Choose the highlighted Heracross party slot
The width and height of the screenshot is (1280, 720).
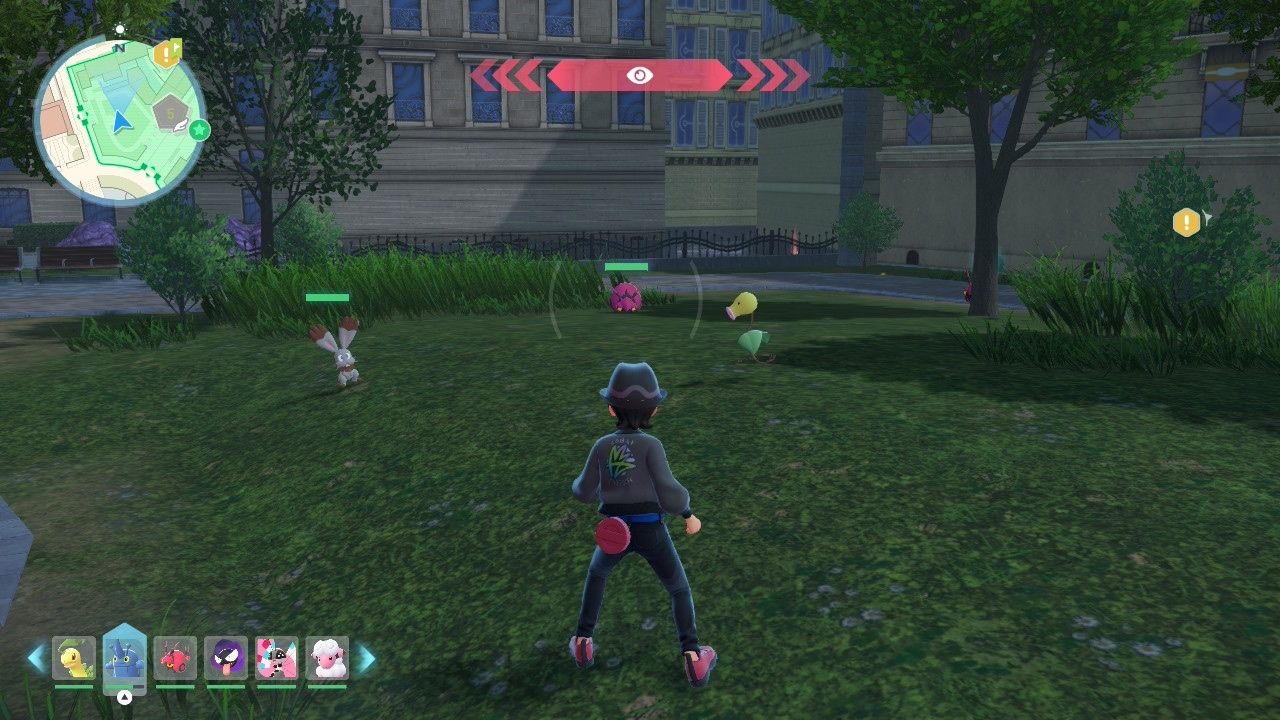coord(125,658)
